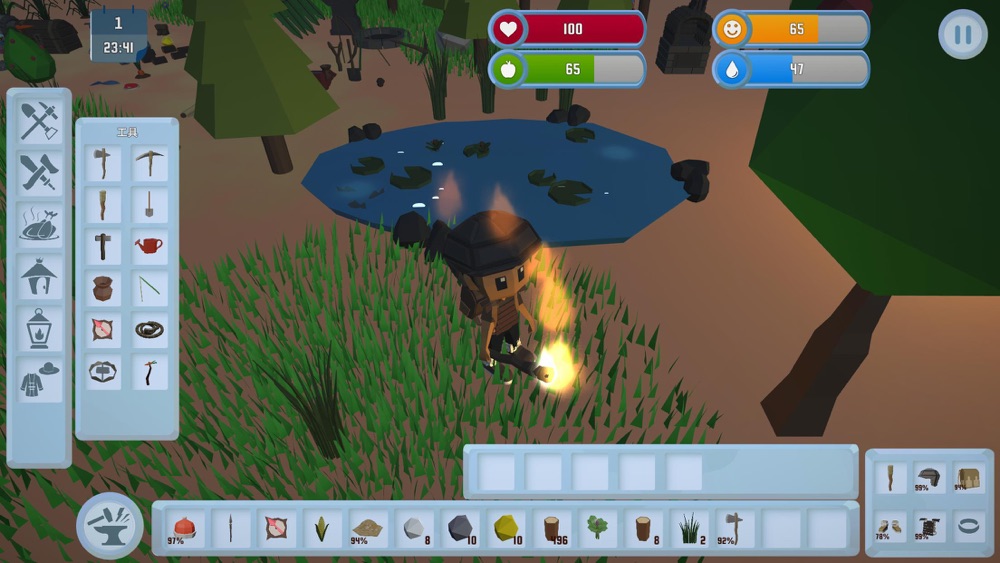The width and height of the screenshot is (1000, 563).
Task: Select the equipped boots slot
Action: tap(889, 526)
